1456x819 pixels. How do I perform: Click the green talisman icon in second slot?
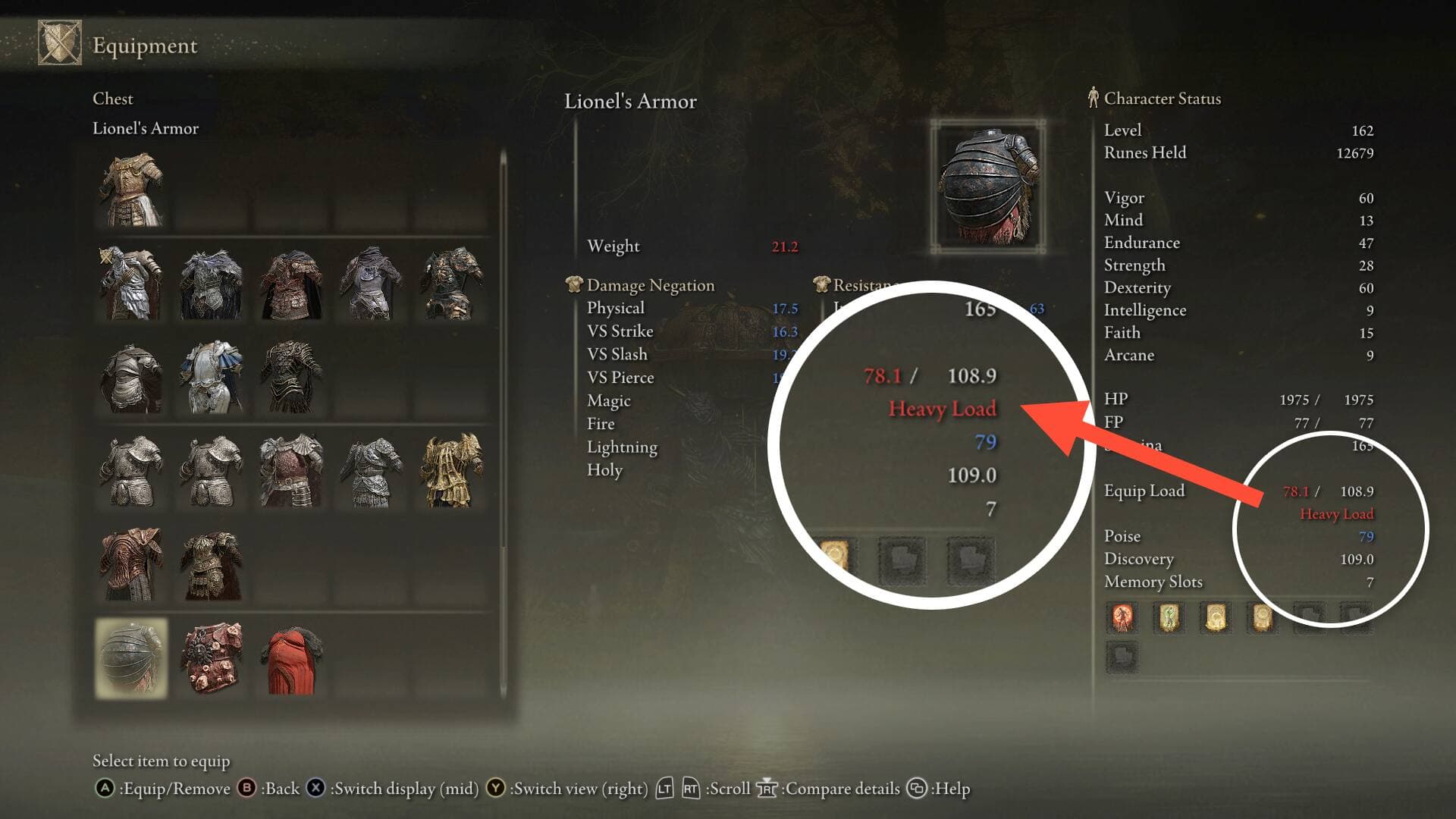[x=1169, y=618]
